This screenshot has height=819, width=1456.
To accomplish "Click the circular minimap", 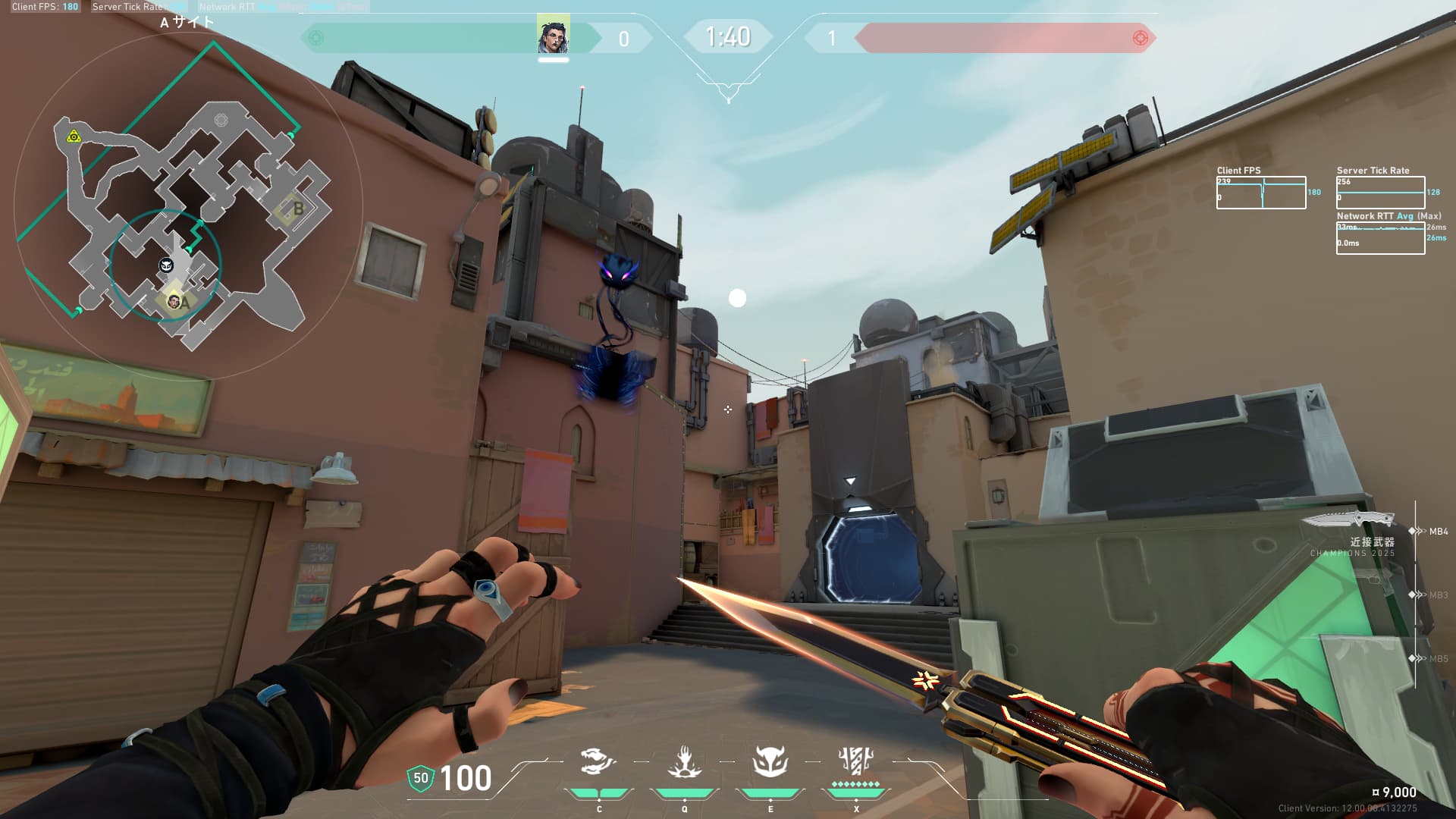I will (x=188, y=206).
